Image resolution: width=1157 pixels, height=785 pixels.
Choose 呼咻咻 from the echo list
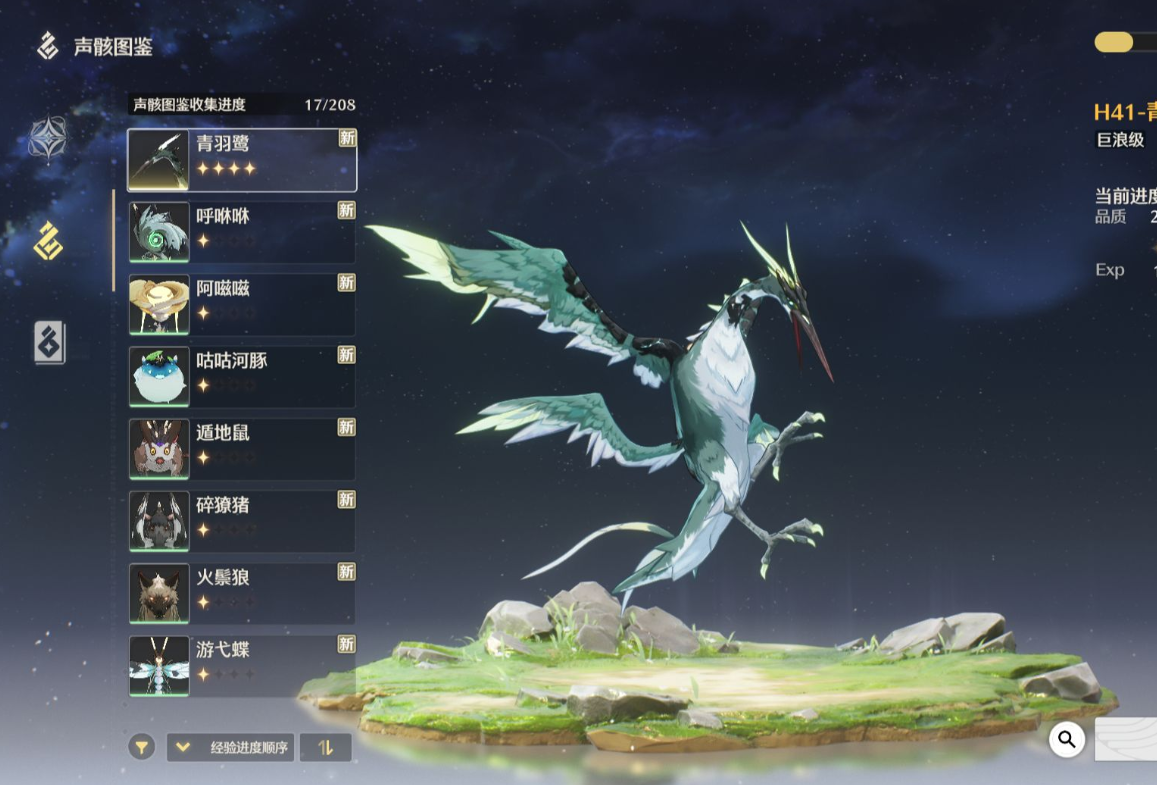tap(242, 232)
